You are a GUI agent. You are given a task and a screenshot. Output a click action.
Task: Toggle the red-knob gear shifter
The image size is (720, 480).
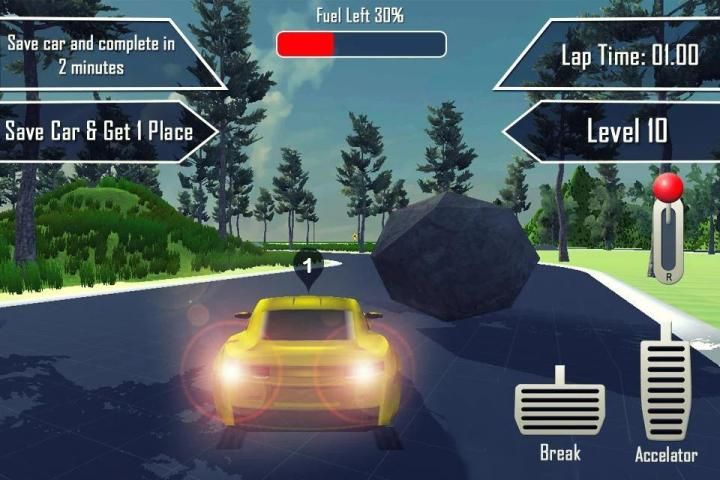[x=667, y=228]
